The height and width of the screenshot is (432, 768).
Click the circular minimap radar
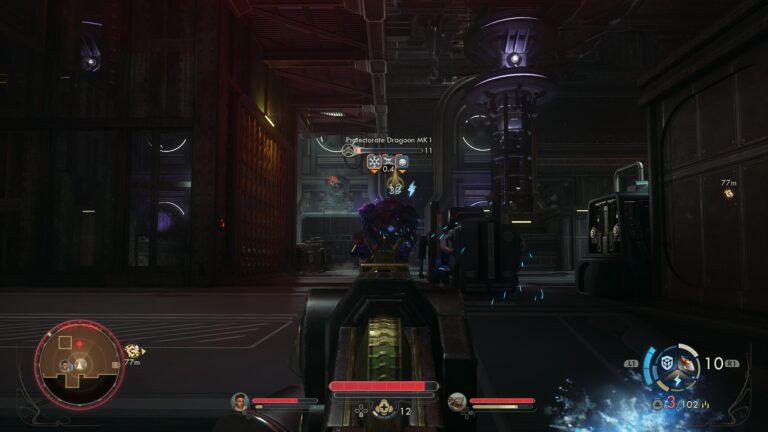tap(79, 365)
